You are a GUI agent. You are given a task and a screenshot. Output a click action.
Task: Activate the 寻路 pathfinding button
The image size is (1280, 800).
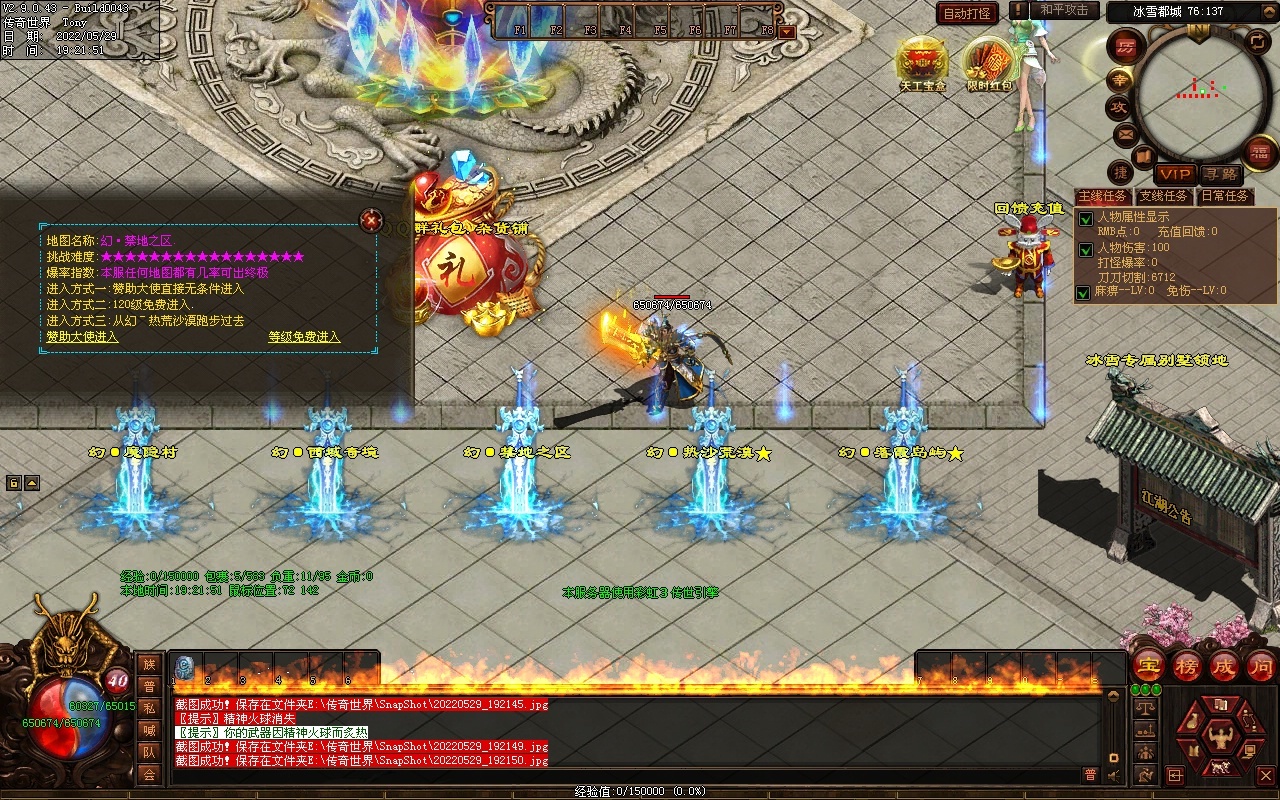[1219, 175]
